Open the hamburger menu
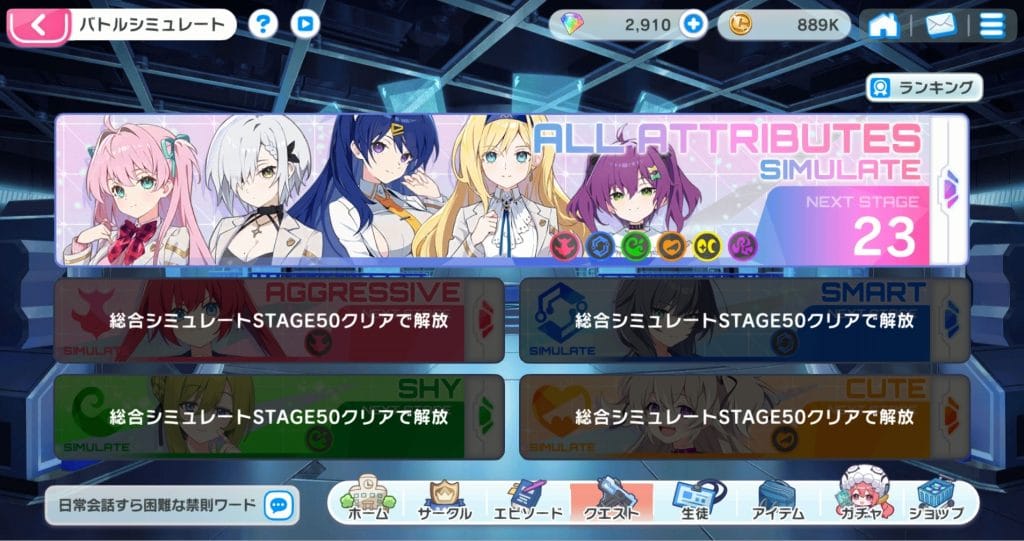This screenshot has width=1024, height=541. pos(992,25)
